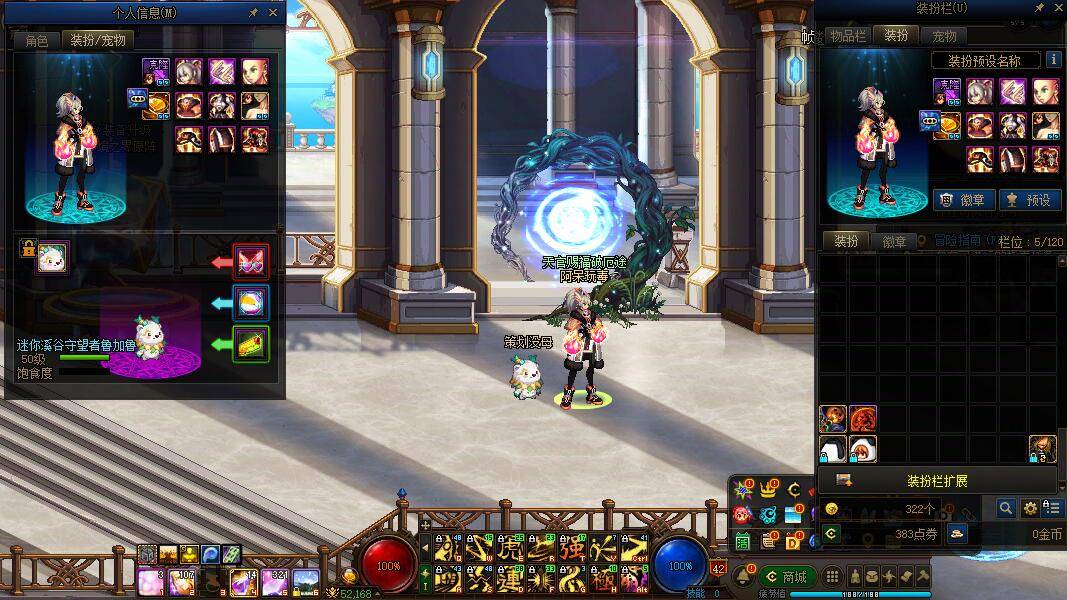Click the magnifying glass search button
The width and height of the screenshot is (1067, 600).
coord(1006,509)
